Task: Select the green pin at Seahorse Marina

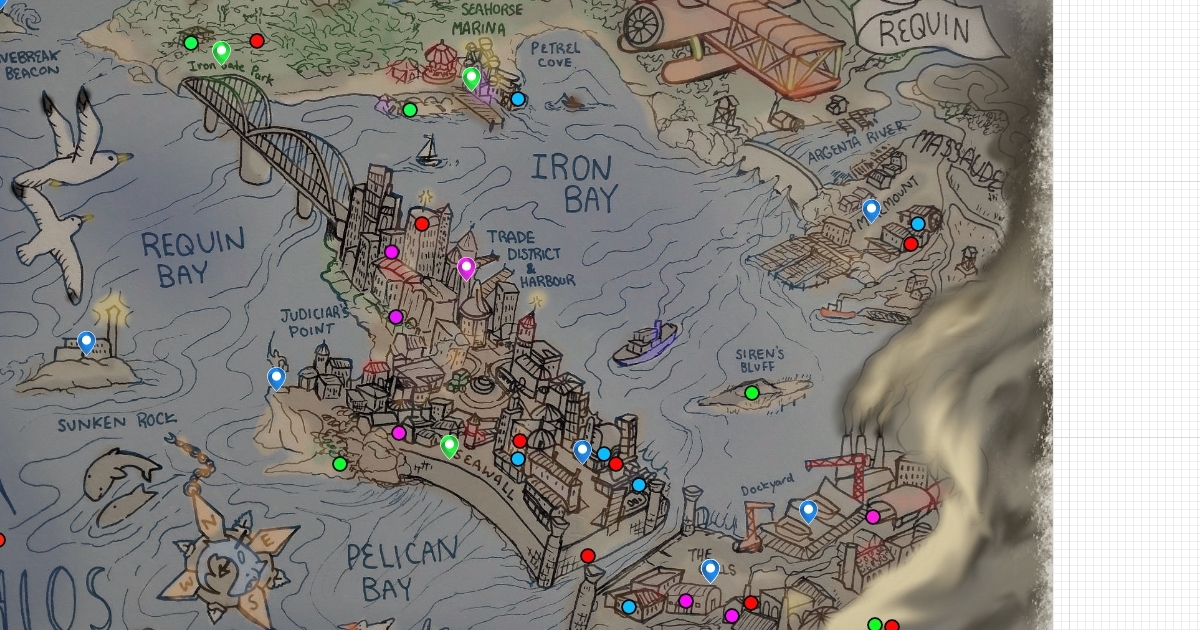Action: click(471, 76)
